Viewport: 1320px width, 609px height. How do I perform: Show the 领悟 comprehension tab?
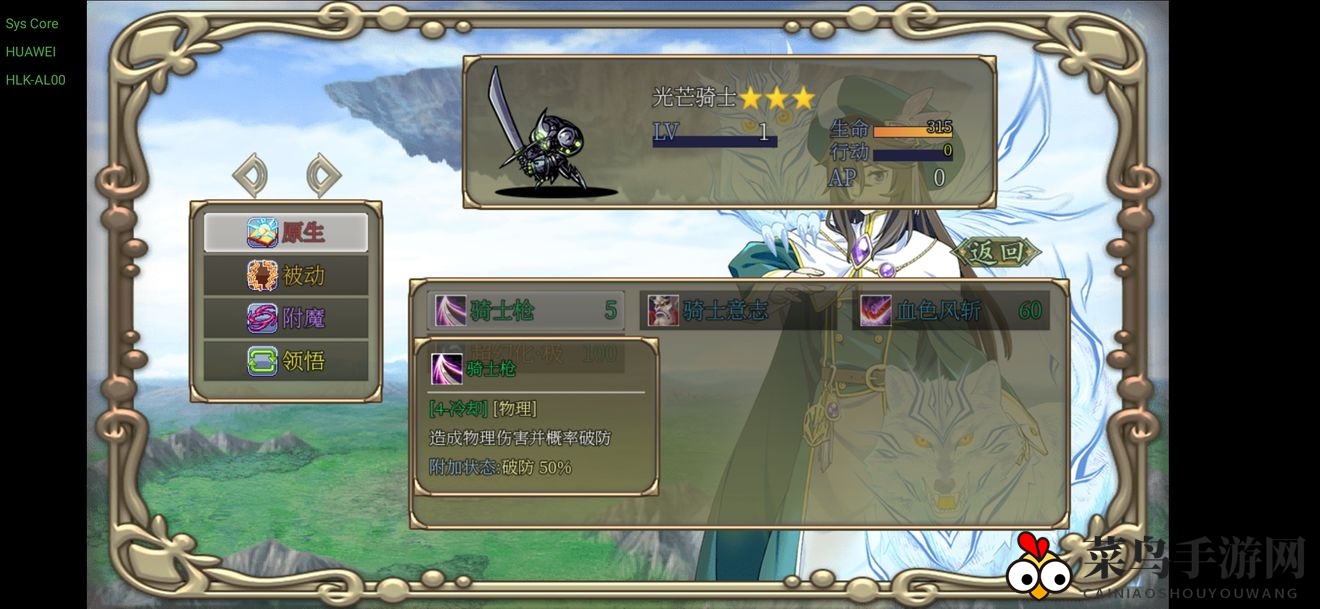click(x=286, y=360)
